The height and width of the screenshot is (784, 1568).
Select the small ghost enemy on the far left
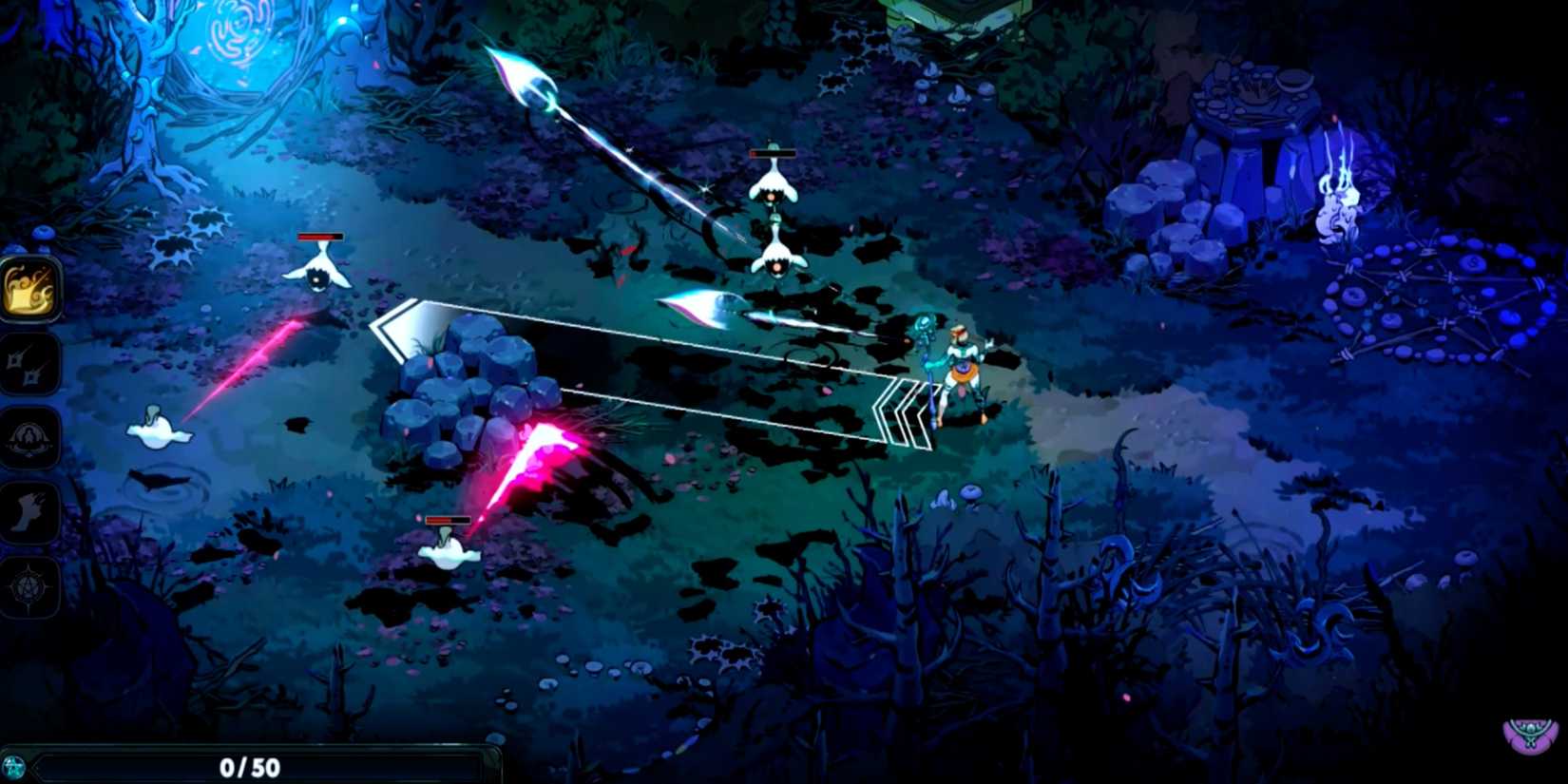pos(162,432)
